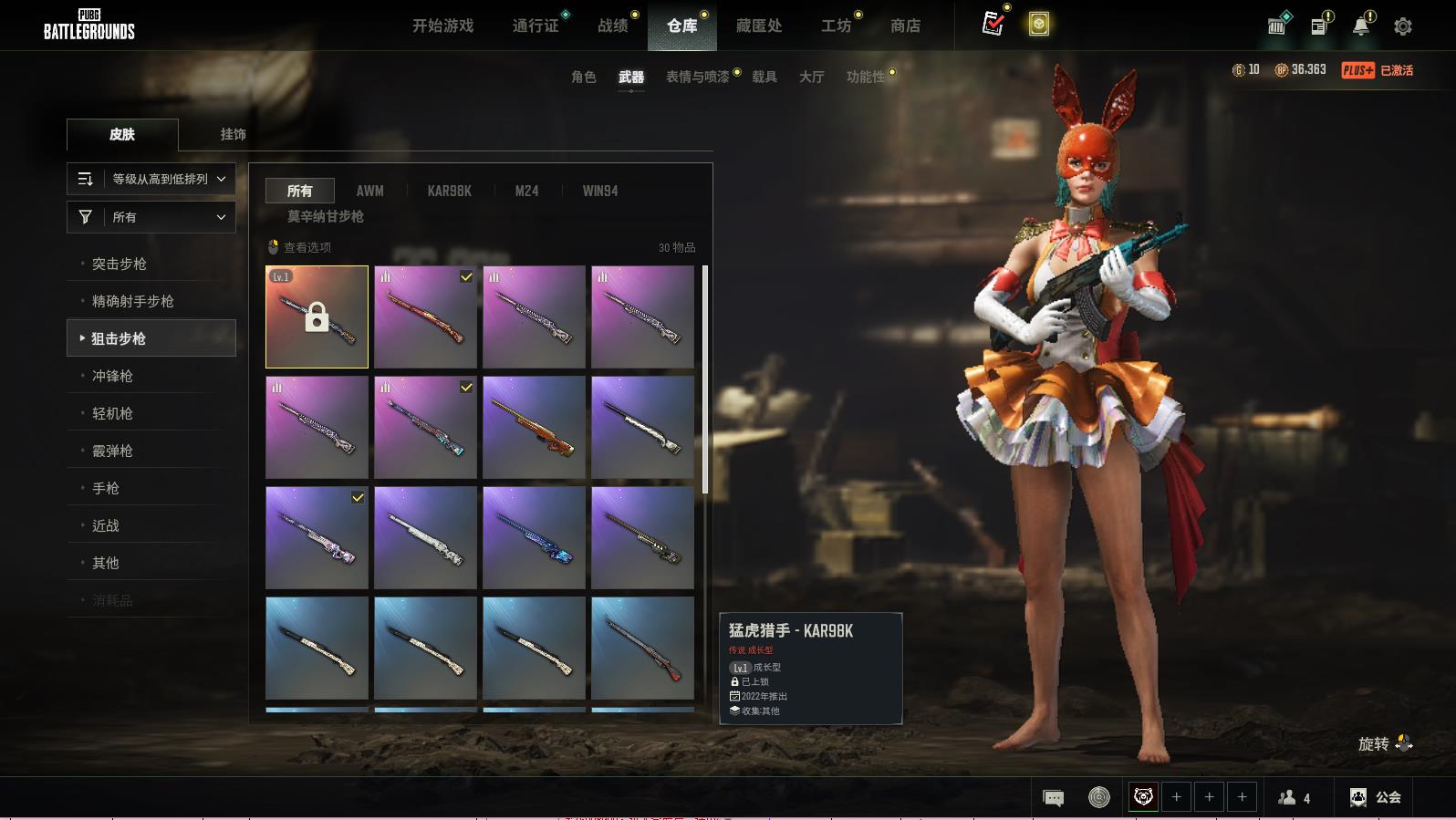This screenshot has height=820, width=1456.
Task: Filter skins by M24
Action: pyautogui.click(x=526, y=191)
